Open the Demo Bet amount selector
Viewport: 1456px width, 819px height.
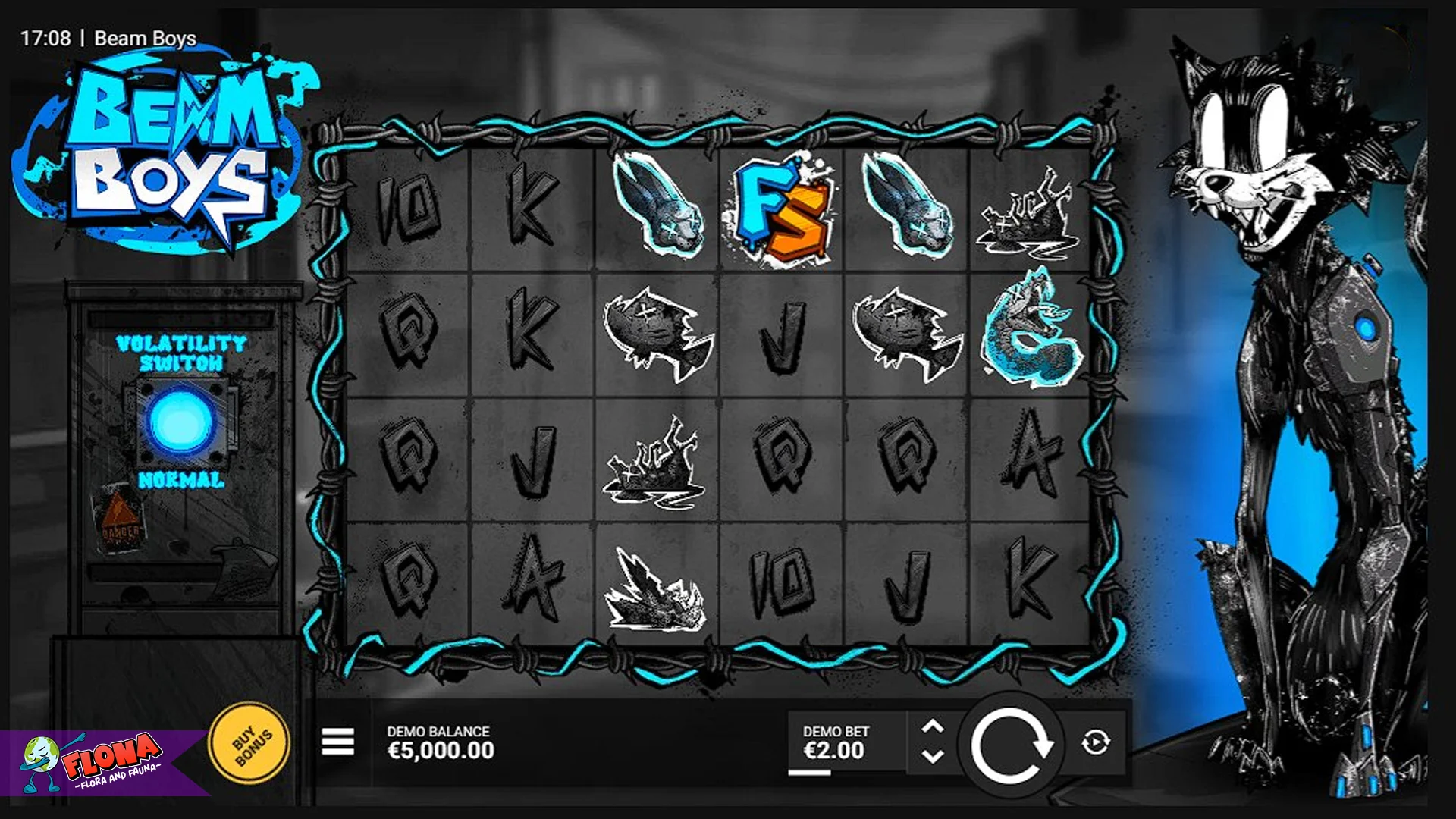point(834,743)
